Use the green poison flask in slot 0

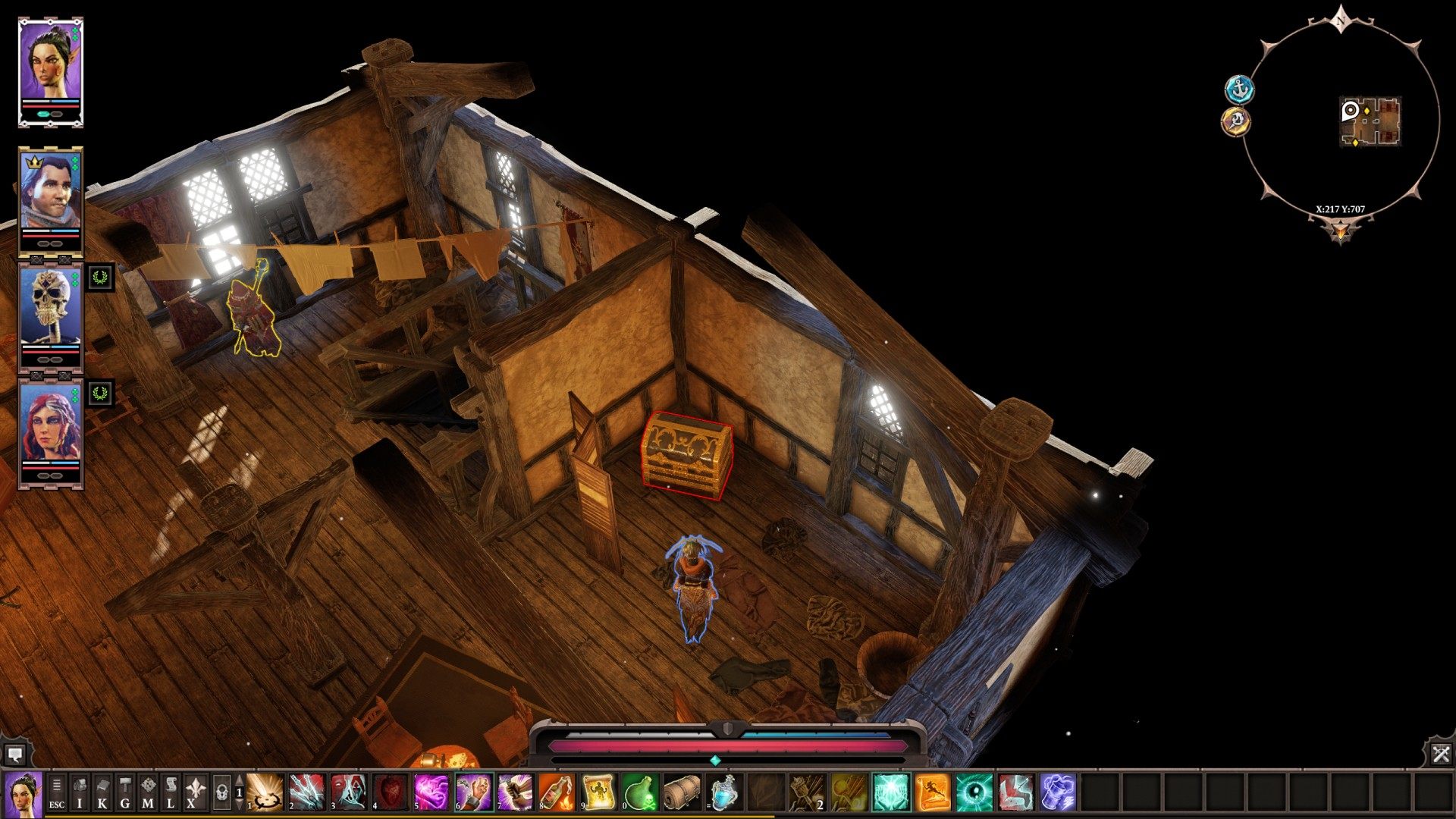pyautogui.click(x=640, y=793)
